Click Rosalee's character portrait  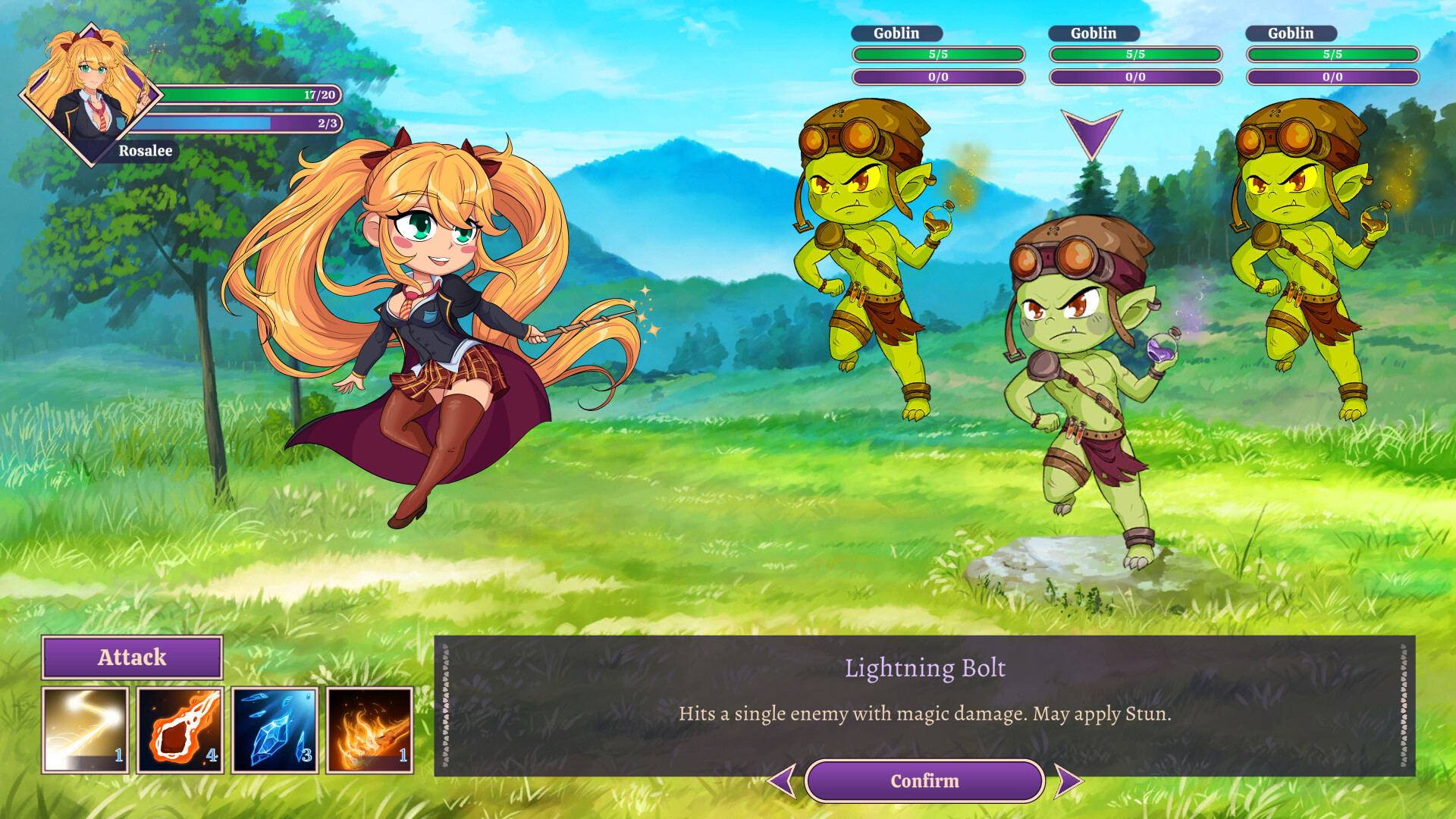[x=91, y=91]
